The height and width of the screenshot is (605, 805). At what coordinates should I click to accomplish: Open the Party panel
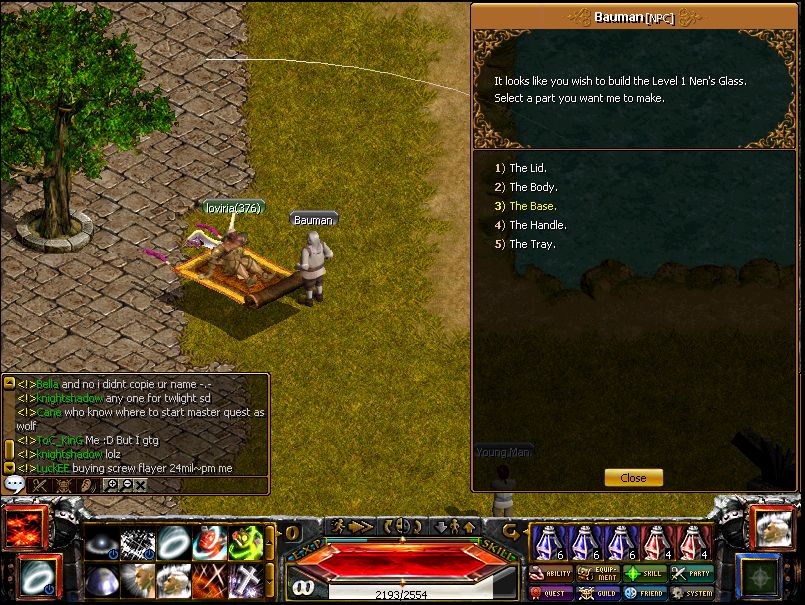[692, 574]
